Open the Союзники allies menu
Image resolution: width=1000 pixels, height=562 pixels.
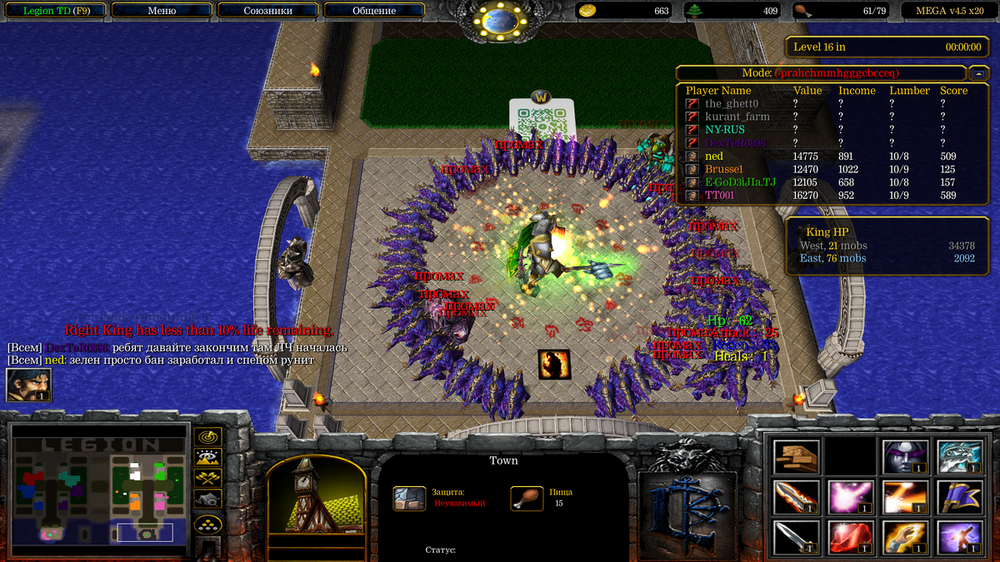pos(267,11)
